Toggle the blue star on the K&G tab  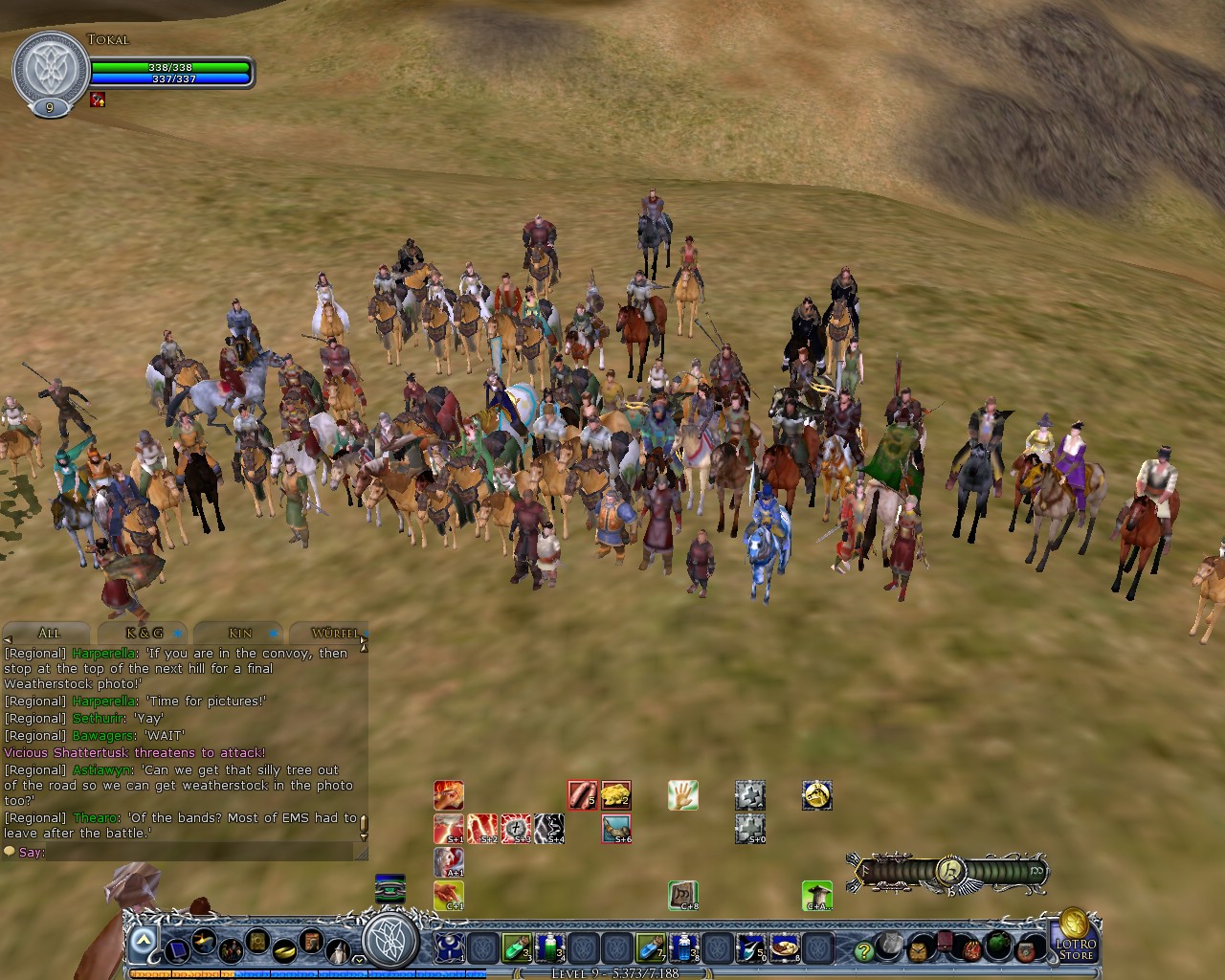tap(175, 633)
